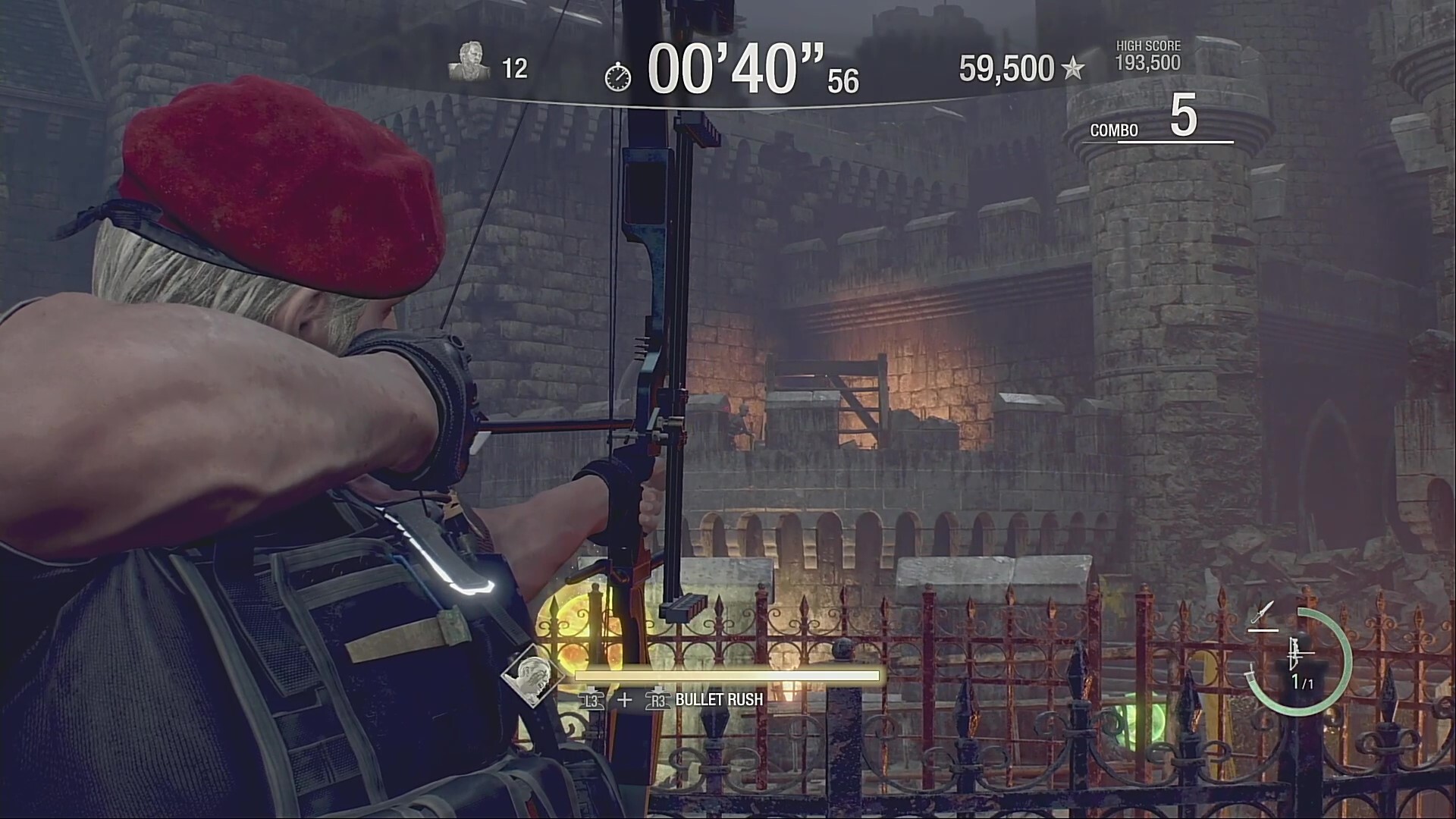Viewport: 1456px width, 819px height.
Task: Click the yellow Bullet Rush gauge bar
Action: tap(726, 676)
